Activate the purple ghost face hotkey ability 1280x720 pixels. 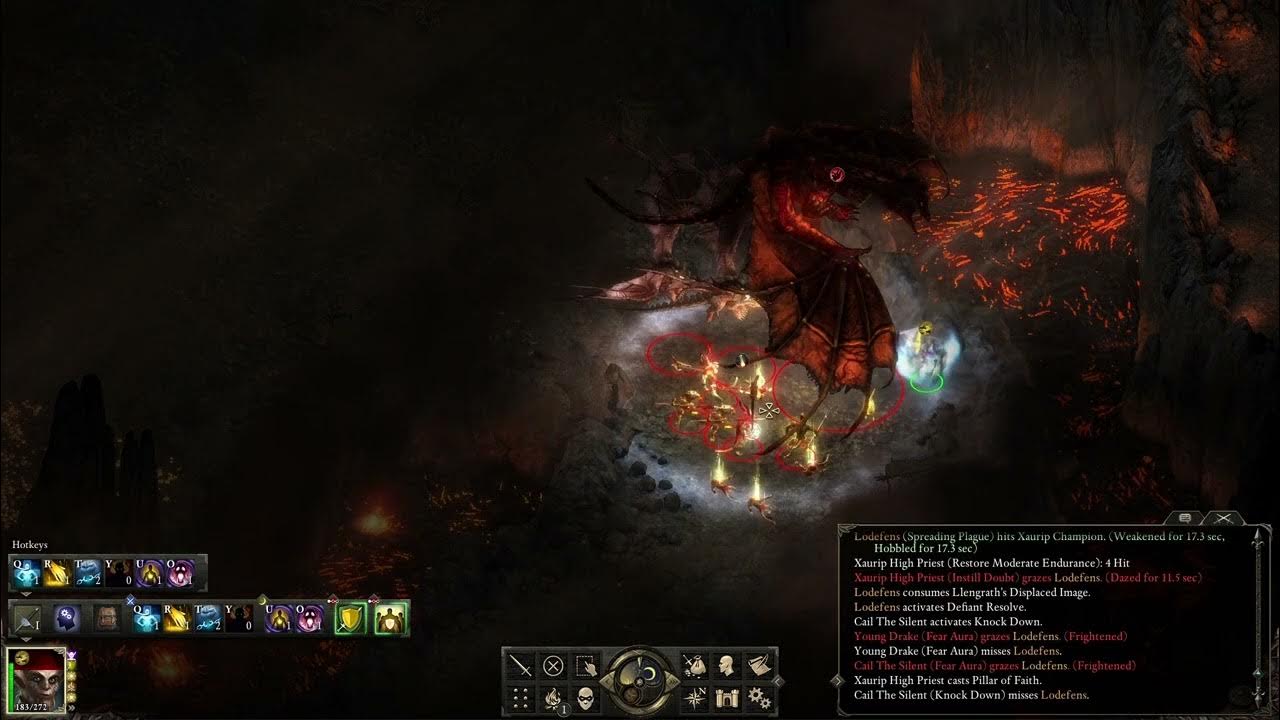[181, 573]
